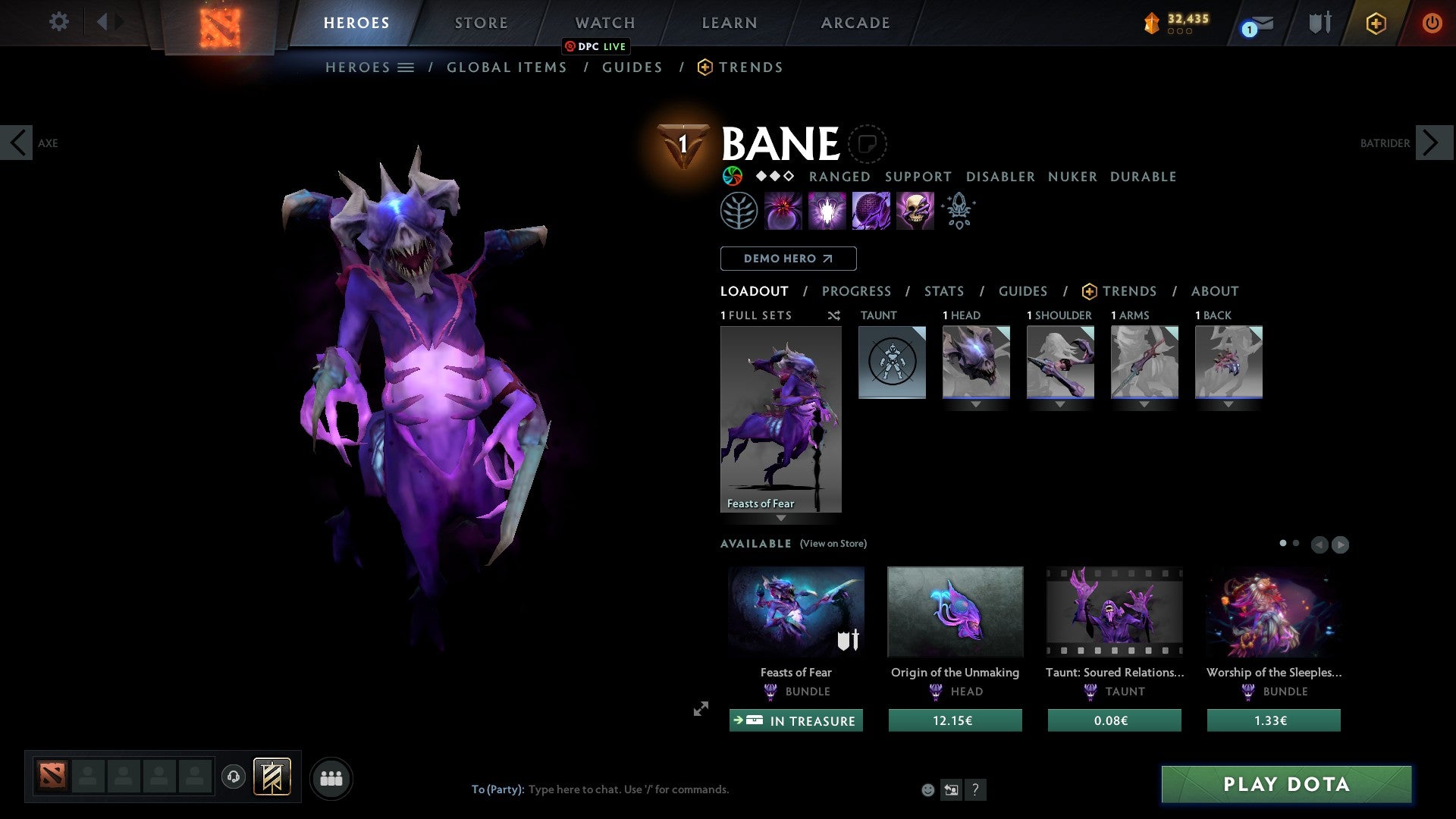Toggle the item shuffle icon next to Full Sets
Screen dimensions: 1456x819
coord(833,315)
